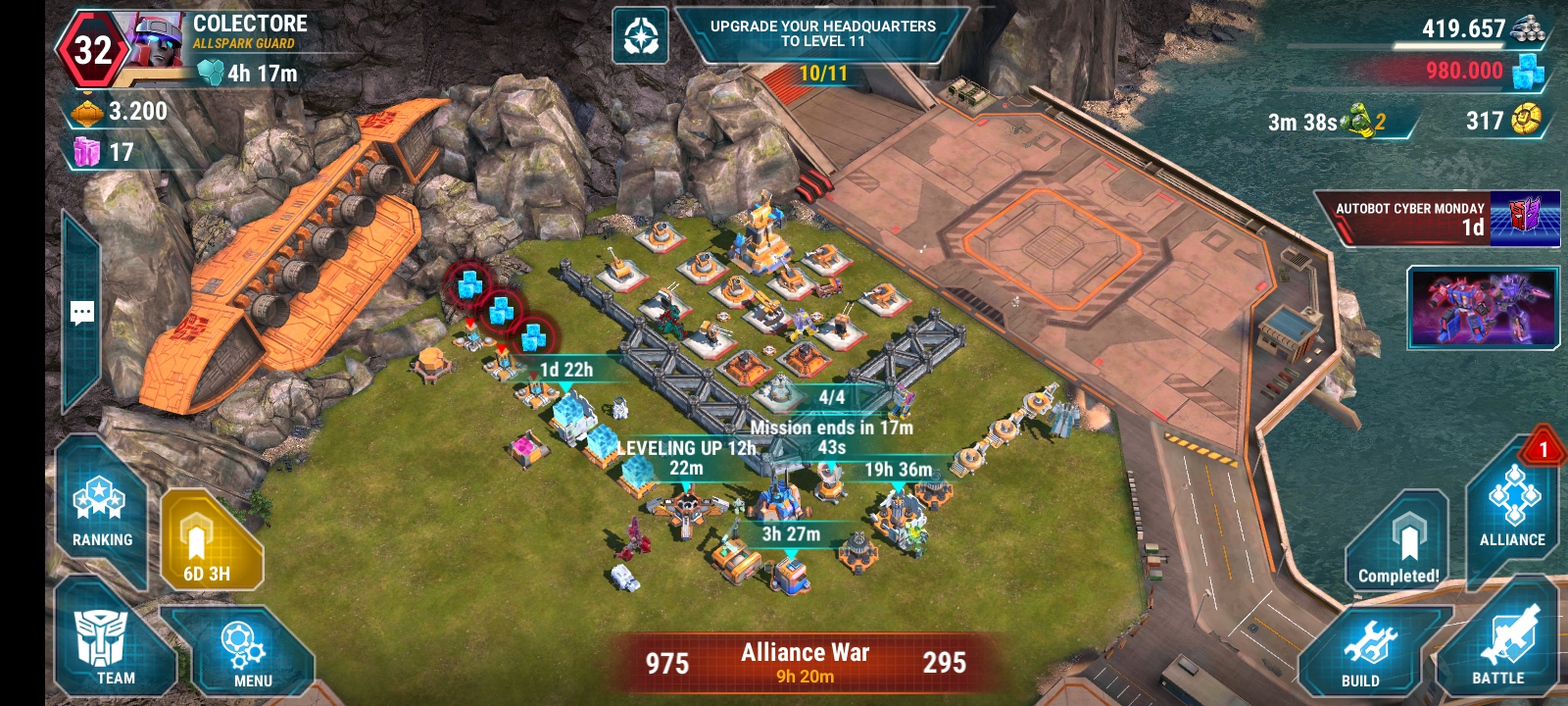Tap the blue energon cubes resource icon
This screenshot has height=706, width=1568.
point(1528,72)
